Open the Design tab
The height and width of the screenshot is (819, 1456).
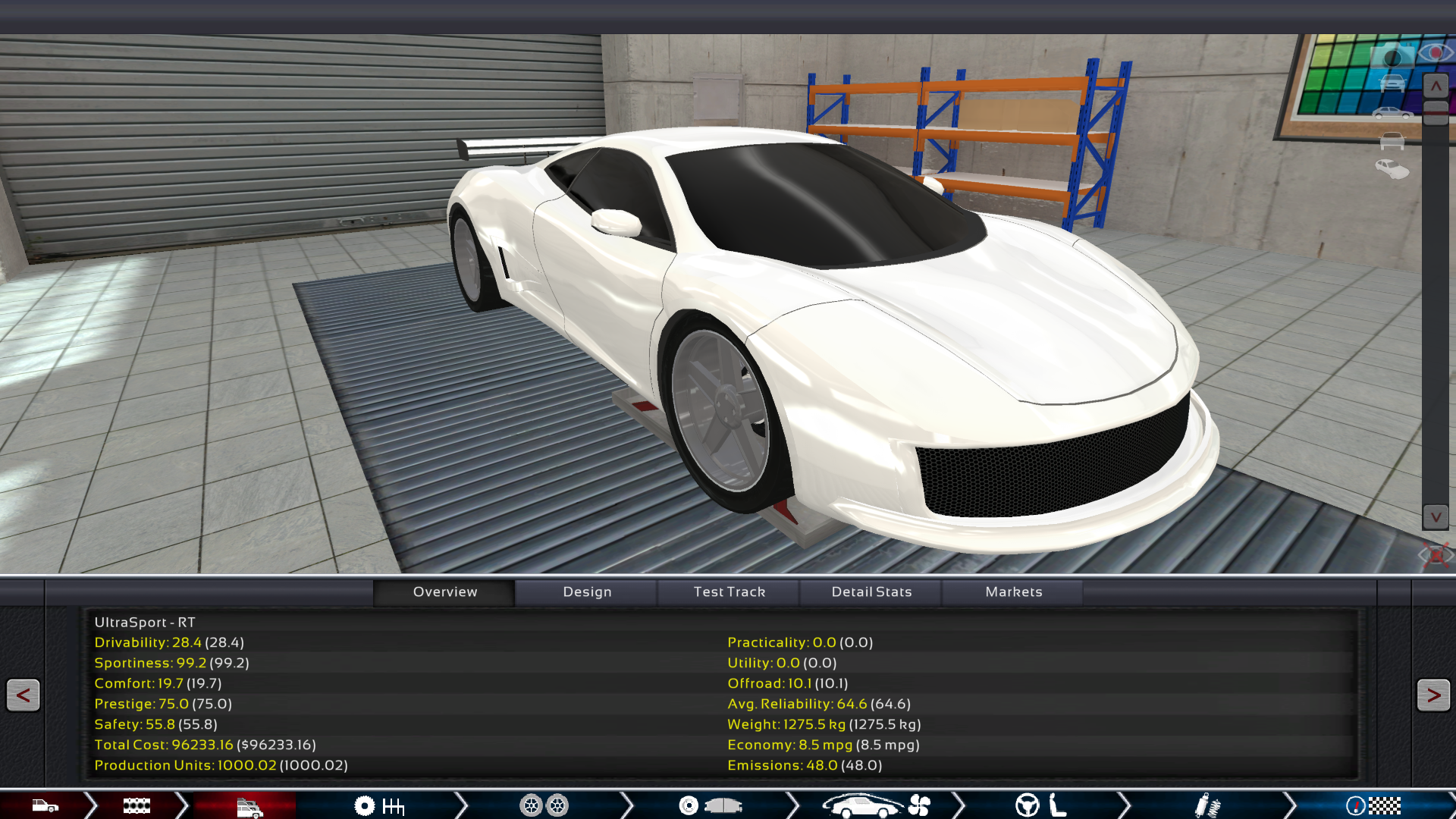pyautogui.click(x=587, y=591)
